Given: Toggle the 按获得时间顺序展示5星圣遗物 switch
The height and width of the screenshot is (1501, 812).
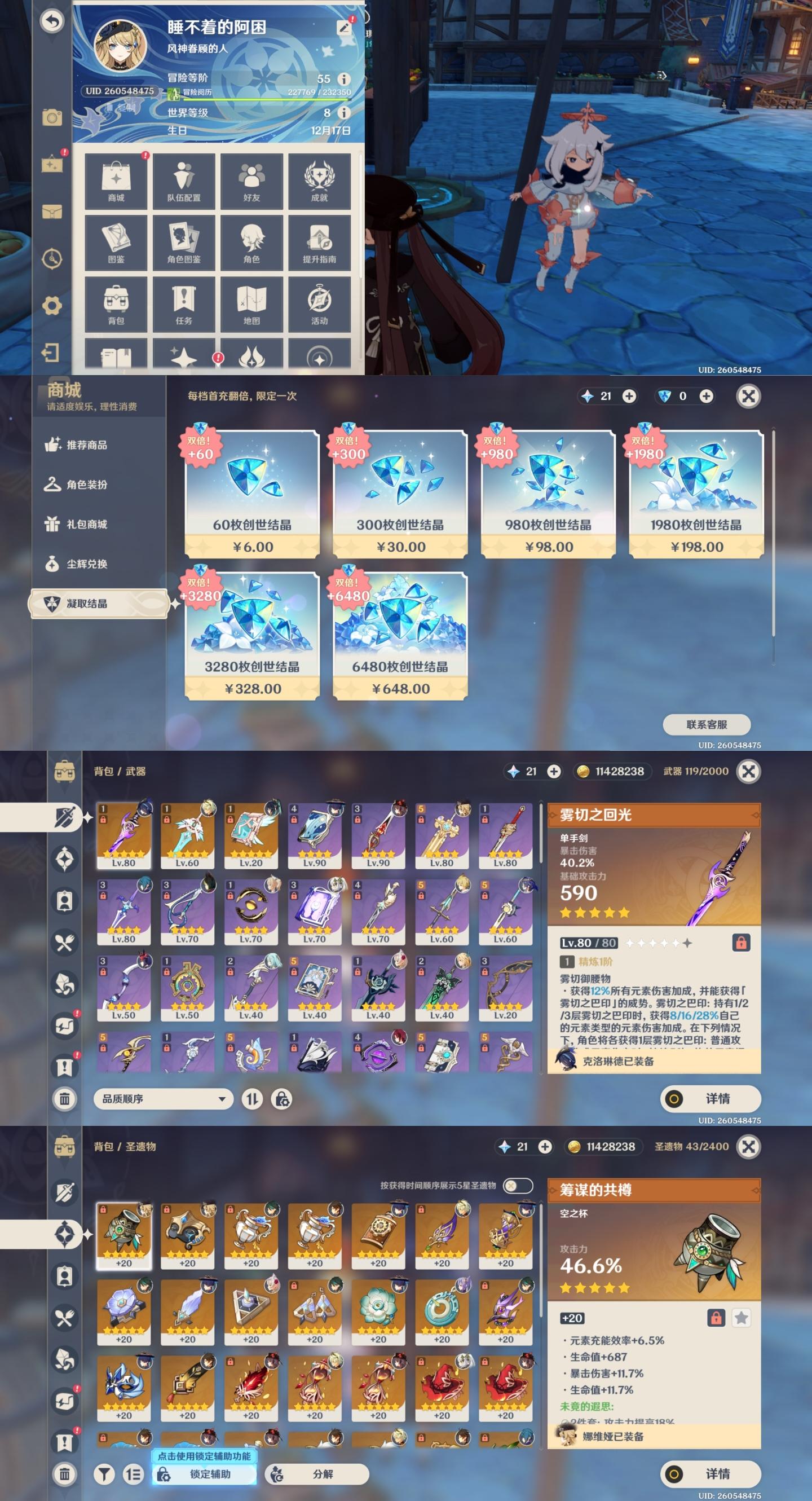Looking at the screenshot, I should click(517, 1185).
